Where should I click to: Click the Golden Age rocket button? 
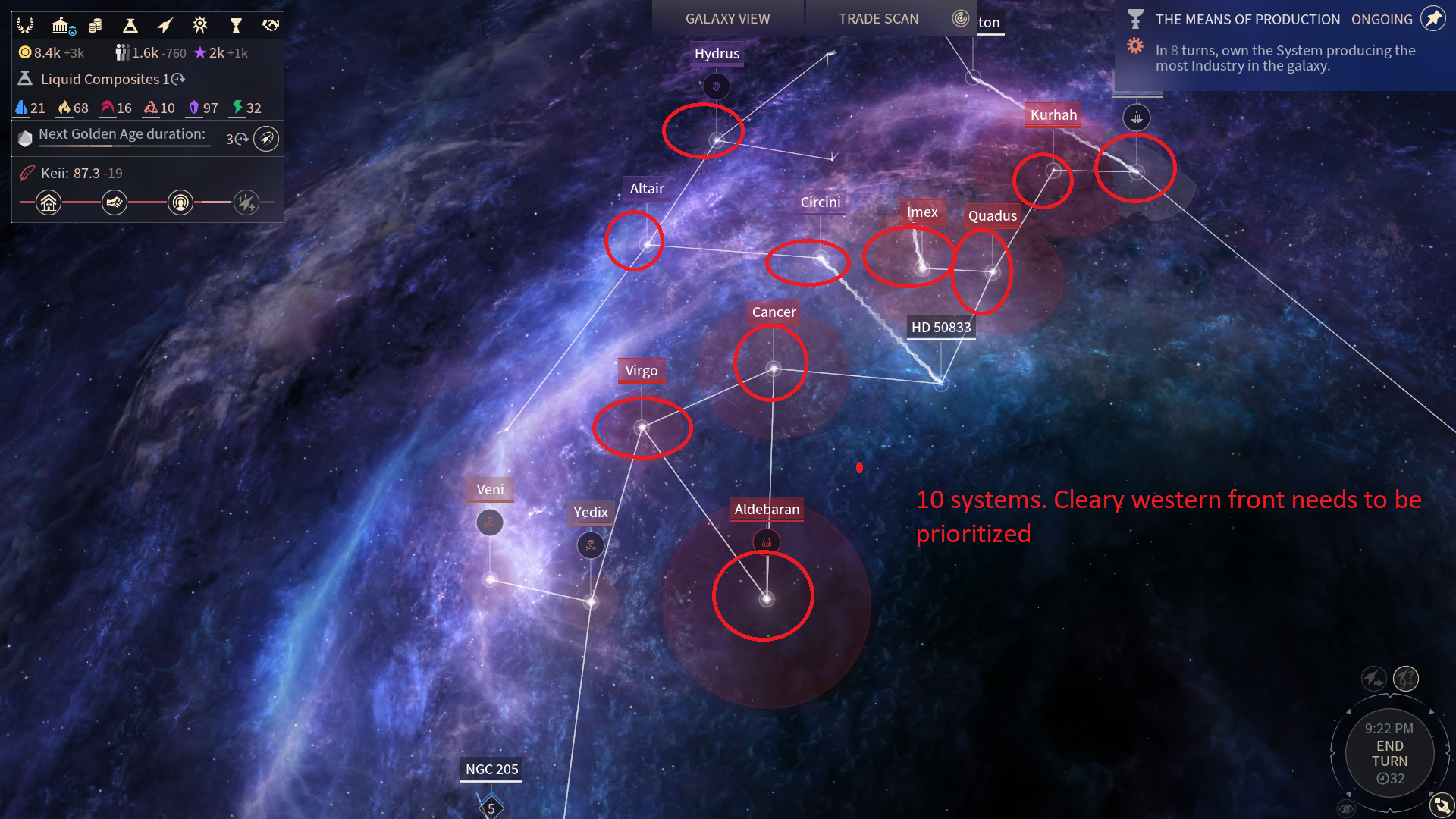coord(266,139)
